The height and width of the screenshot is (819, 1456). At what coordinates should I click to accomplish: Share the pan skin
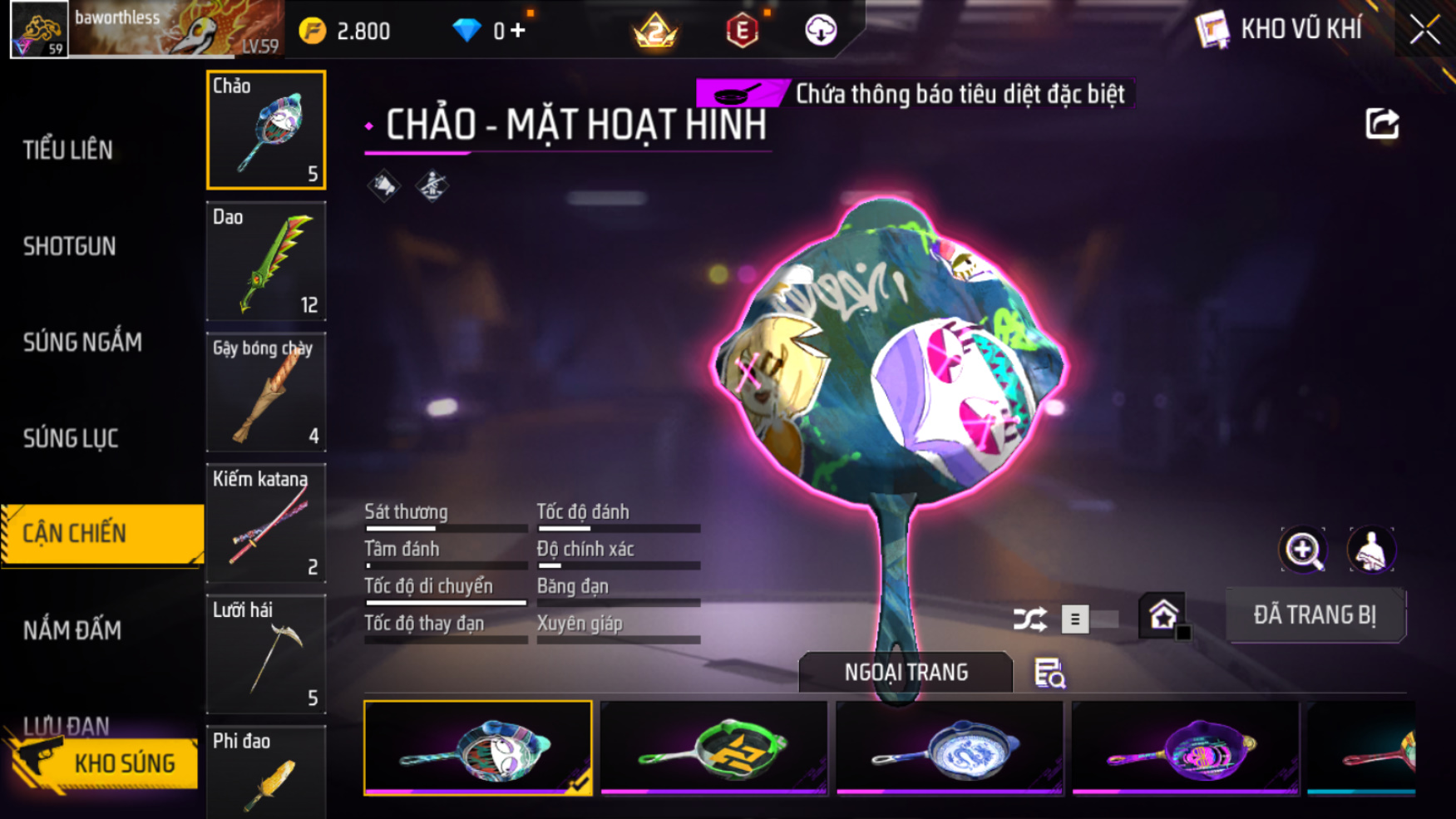point(1382,124)
